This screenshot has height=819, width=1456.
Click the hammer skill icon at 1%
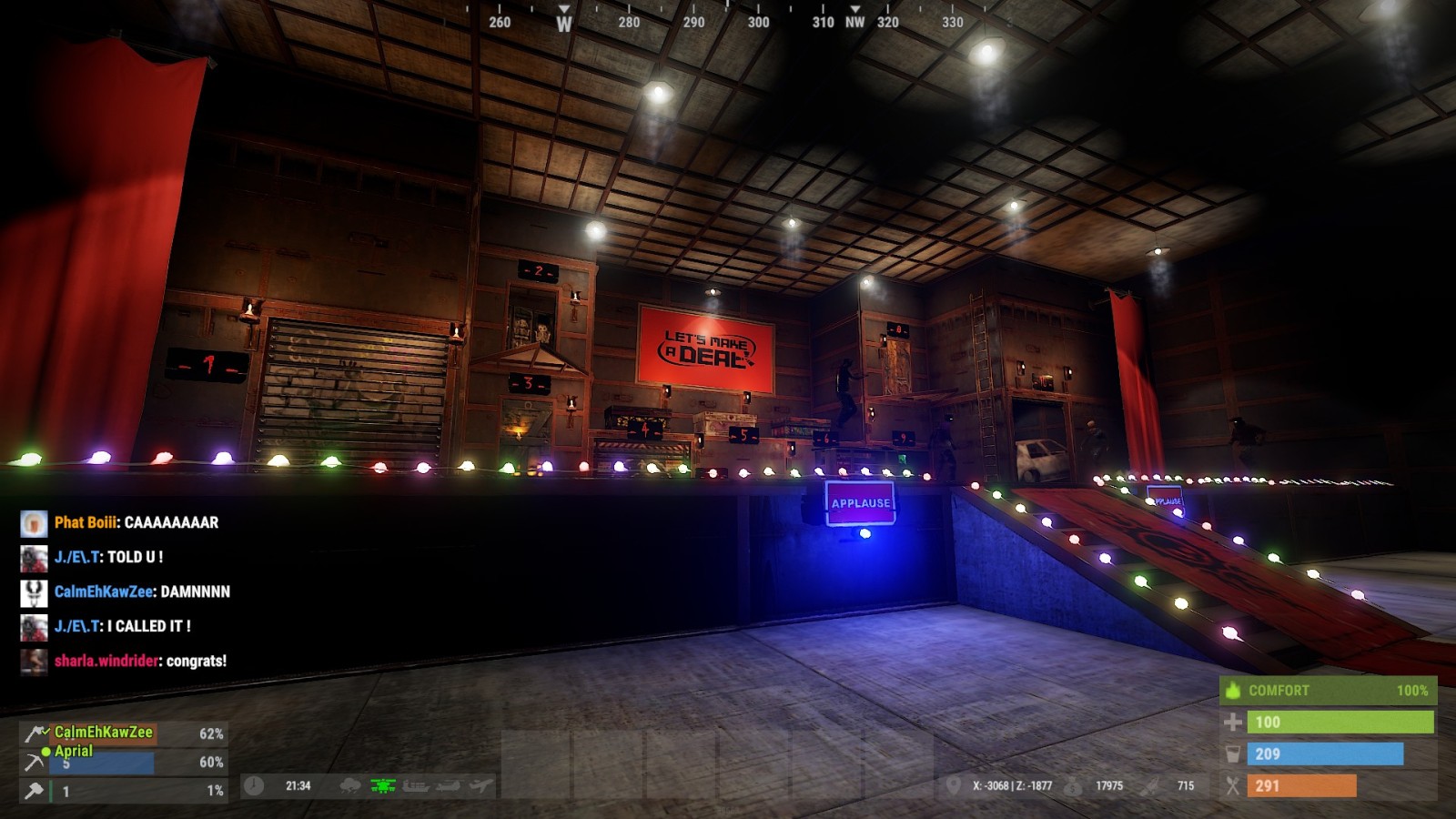35,791
